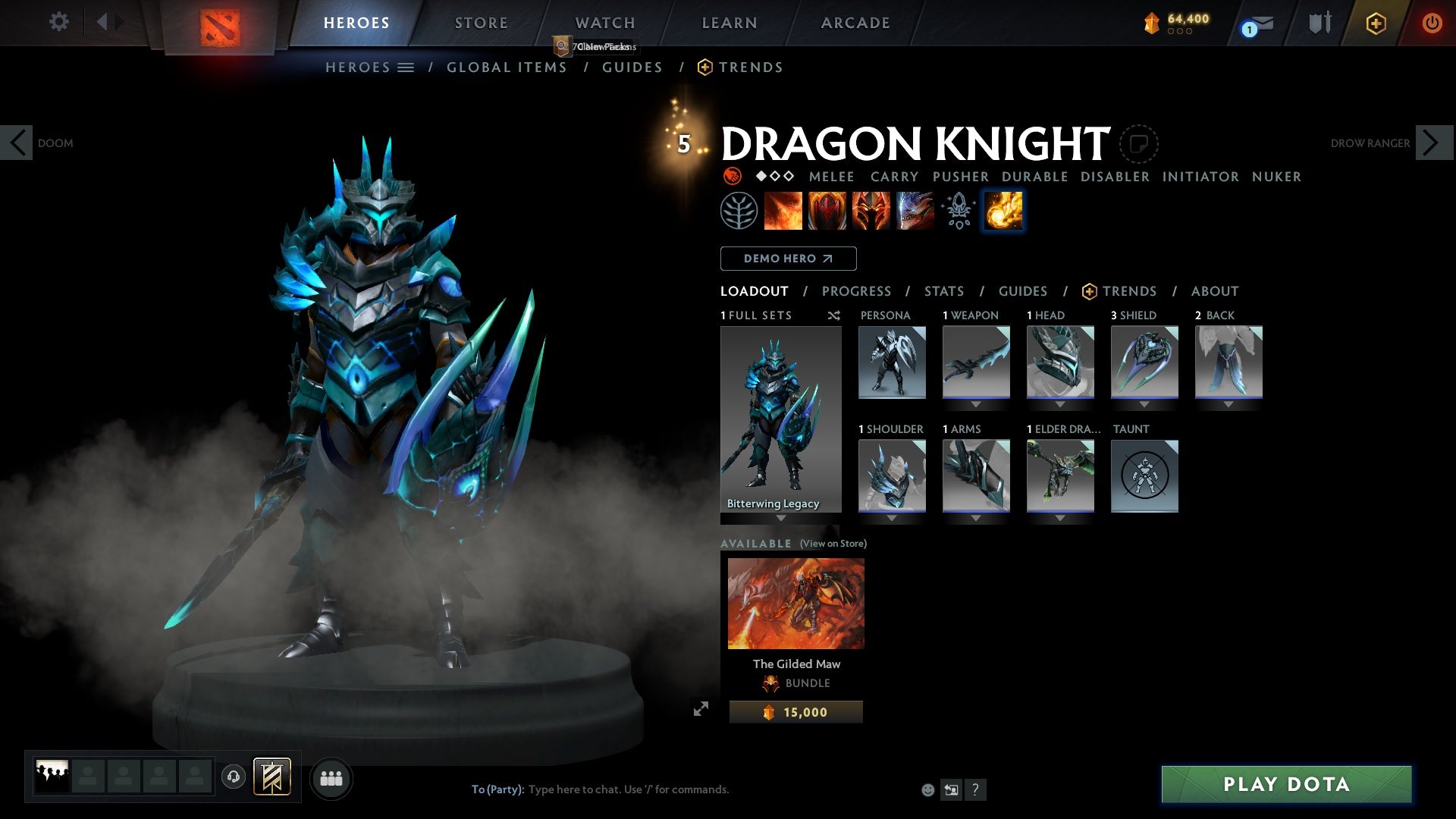Viewport: 1456px width, 819px height.
Task: Expand the Shield slot dropdown arrow
Action: (x=1144, y=404)
